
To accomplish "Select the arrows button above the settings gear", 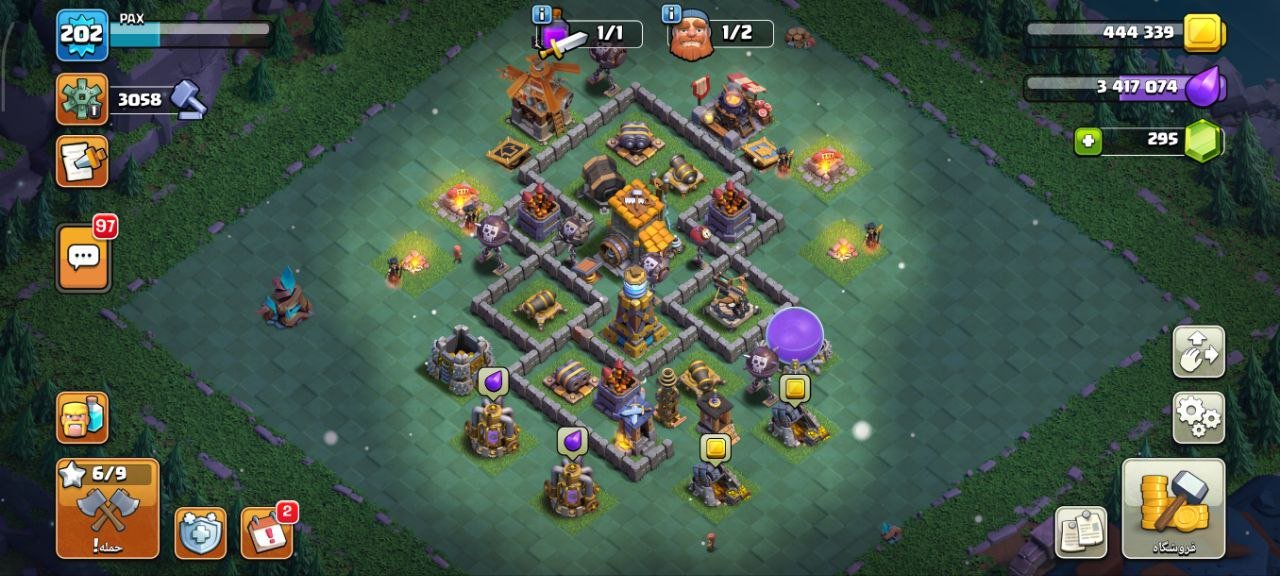I will pyautogui.click(x=1198, y=351).
